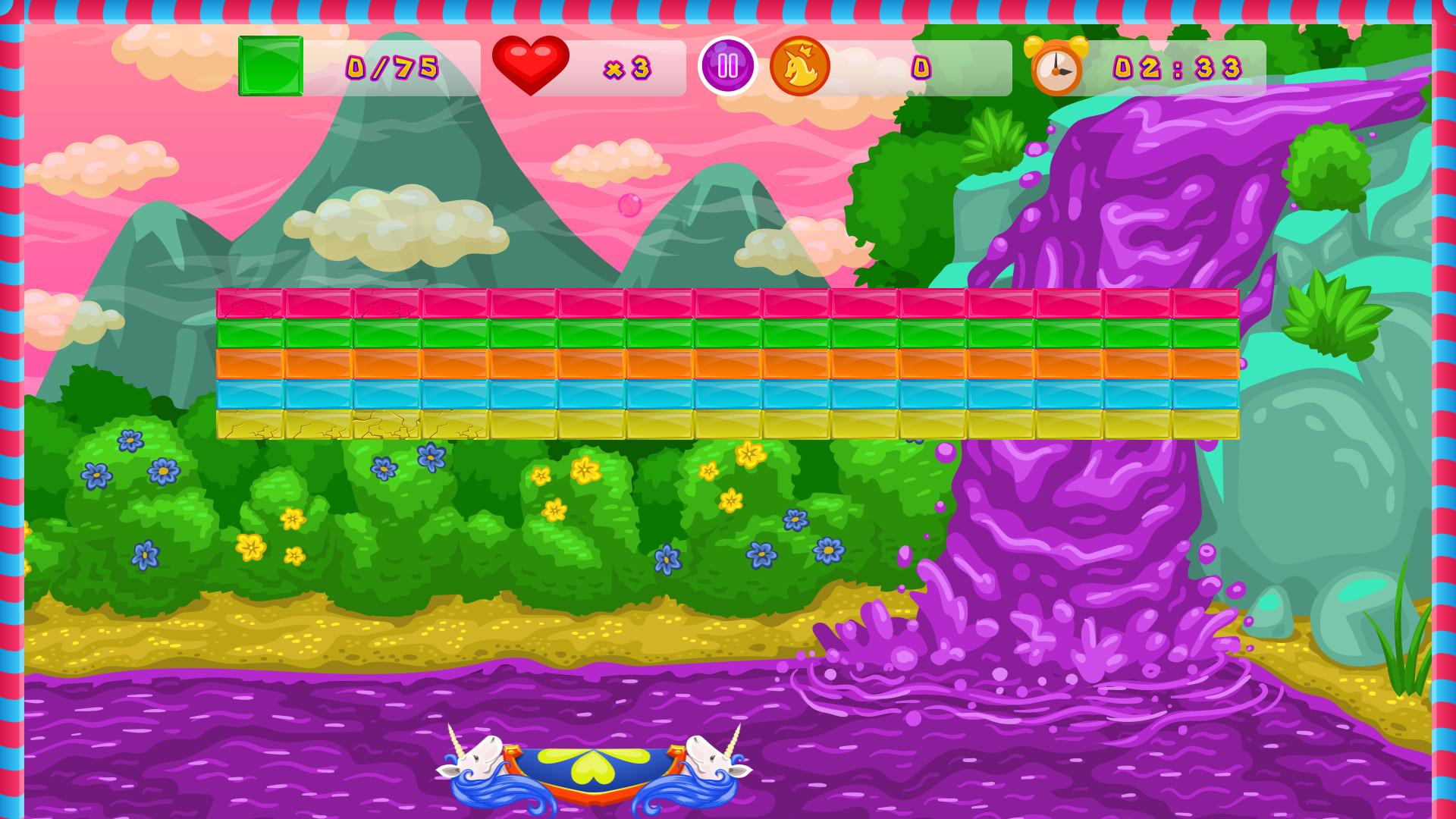Click the 02:33 countdown timer text
Viewport: 1456px width, 819px height.
pos(1179,67)
